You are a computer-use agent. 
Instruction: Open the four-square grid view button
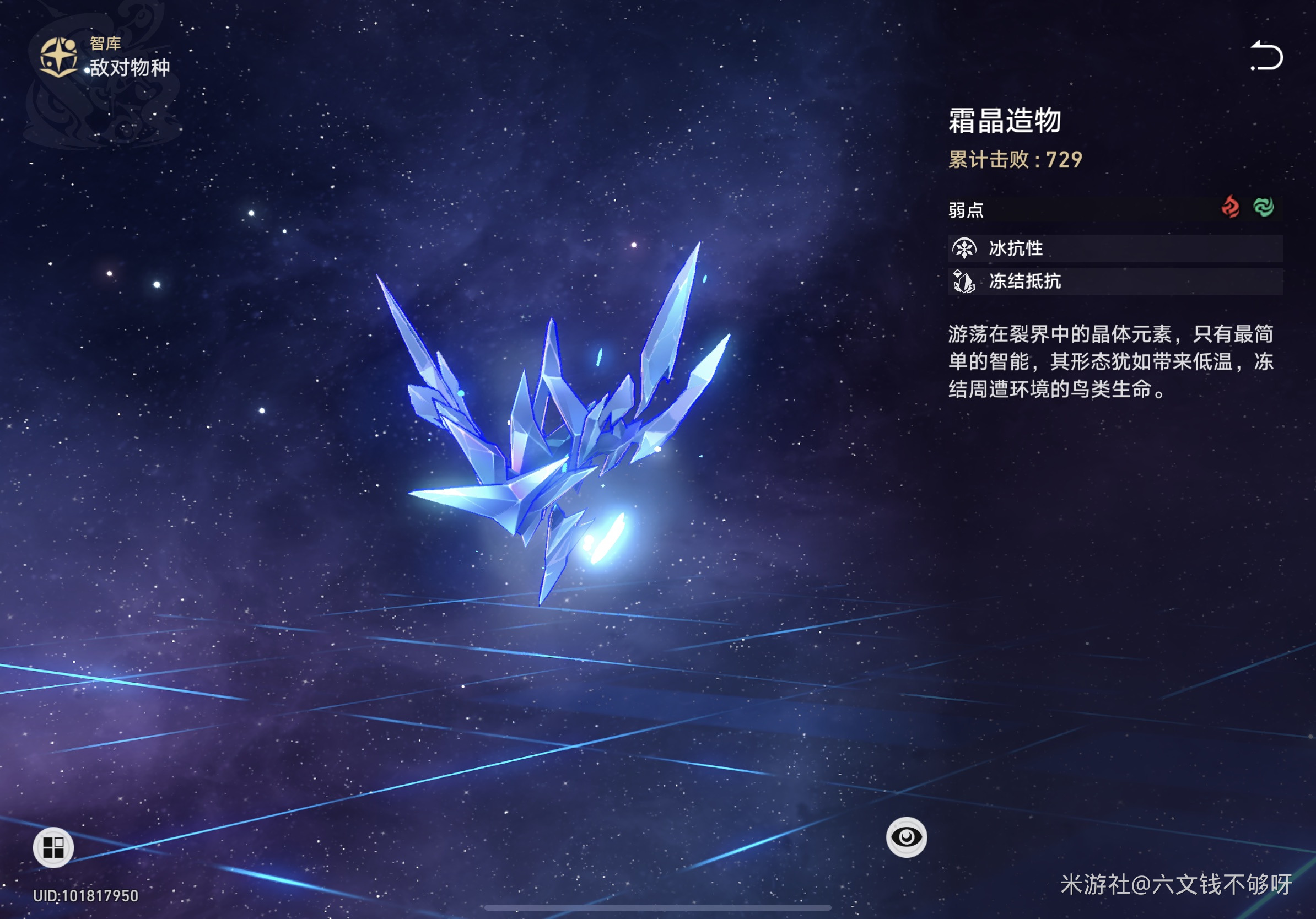tap(53, 847)
